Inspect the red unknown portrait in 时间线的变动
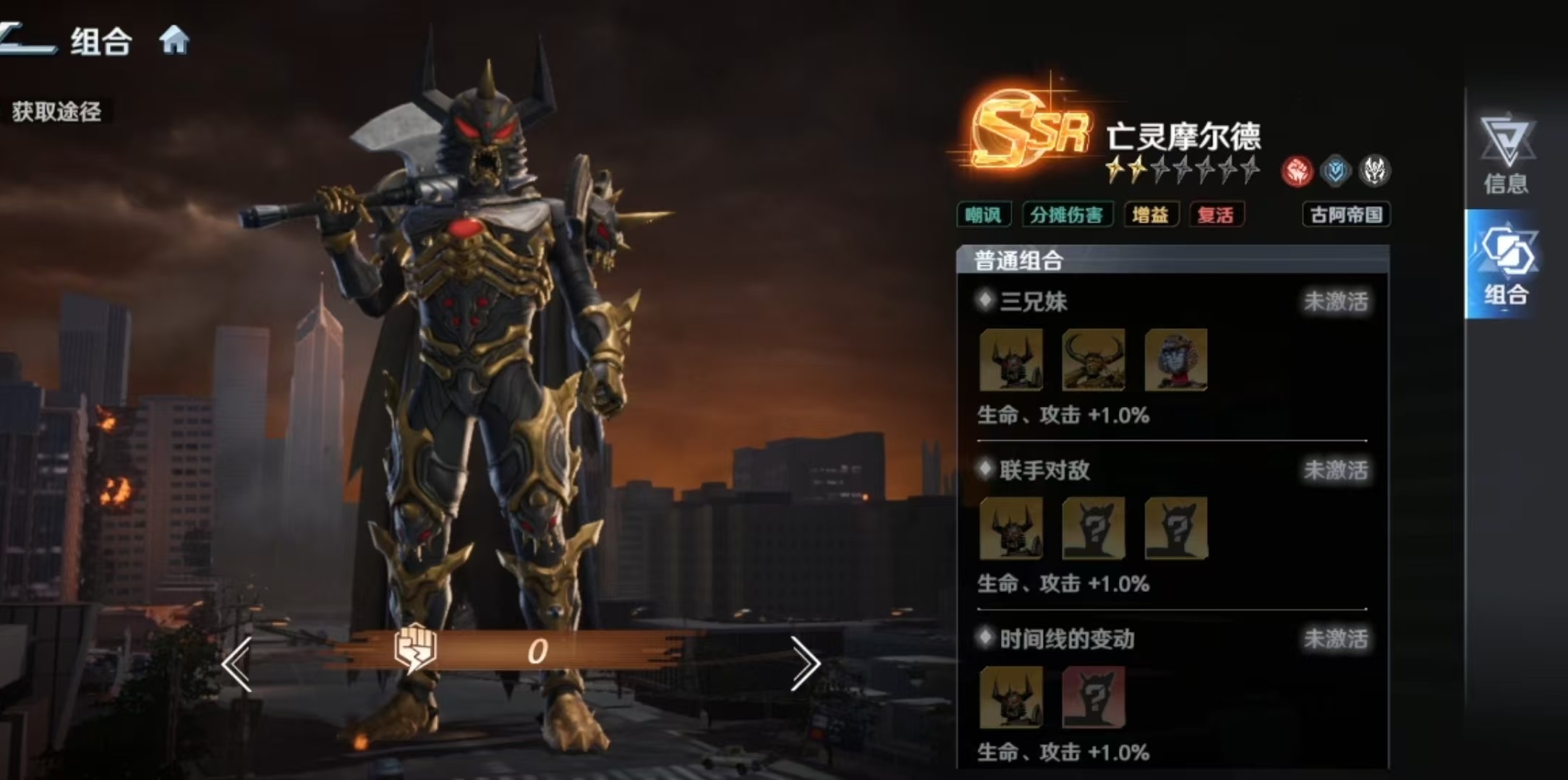The height and width of the screenshot is (780, 1568). click(x=1093, y=697)
